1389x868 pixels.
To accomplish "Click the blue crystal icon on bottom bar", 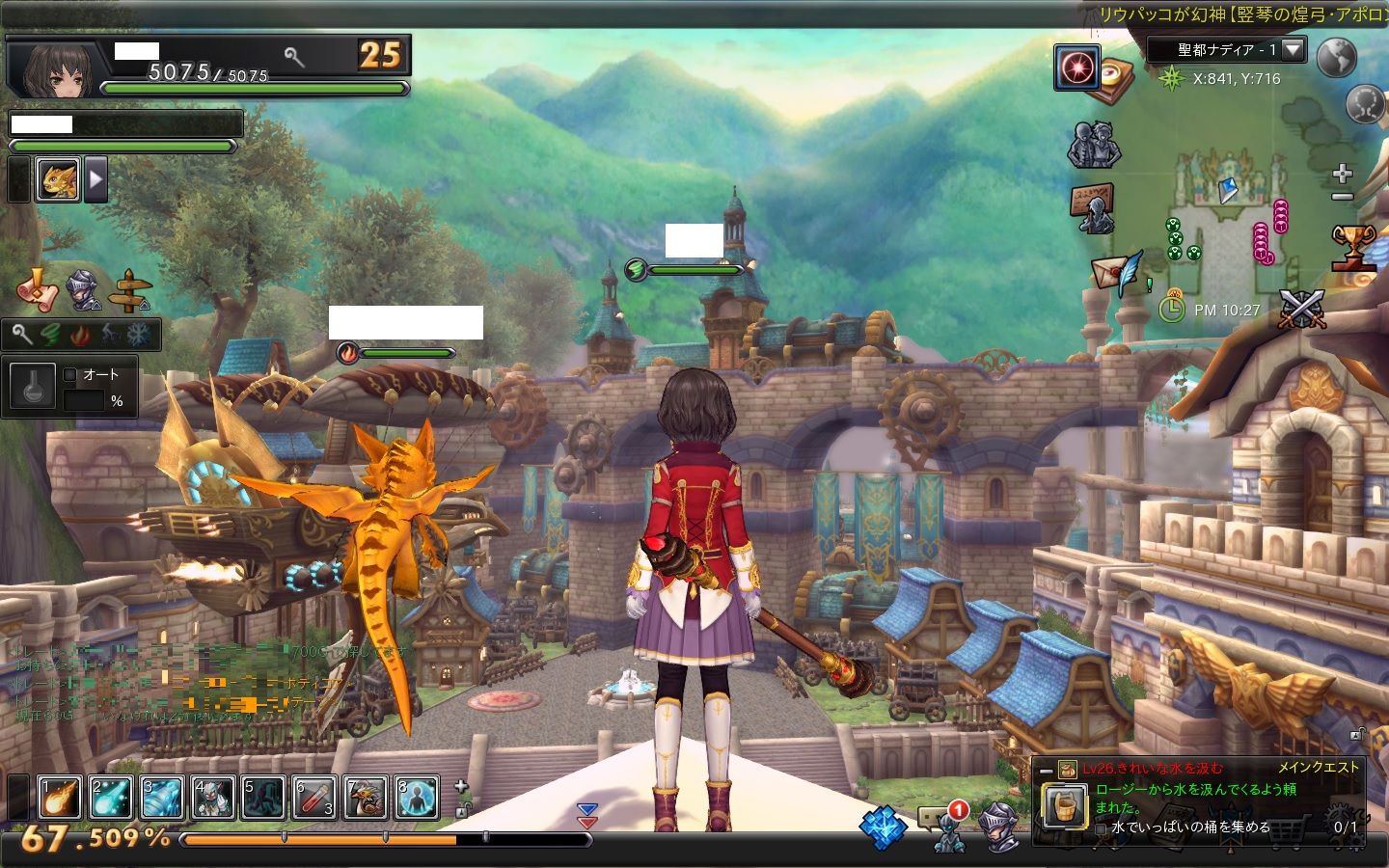I will [x=883, y=827].
